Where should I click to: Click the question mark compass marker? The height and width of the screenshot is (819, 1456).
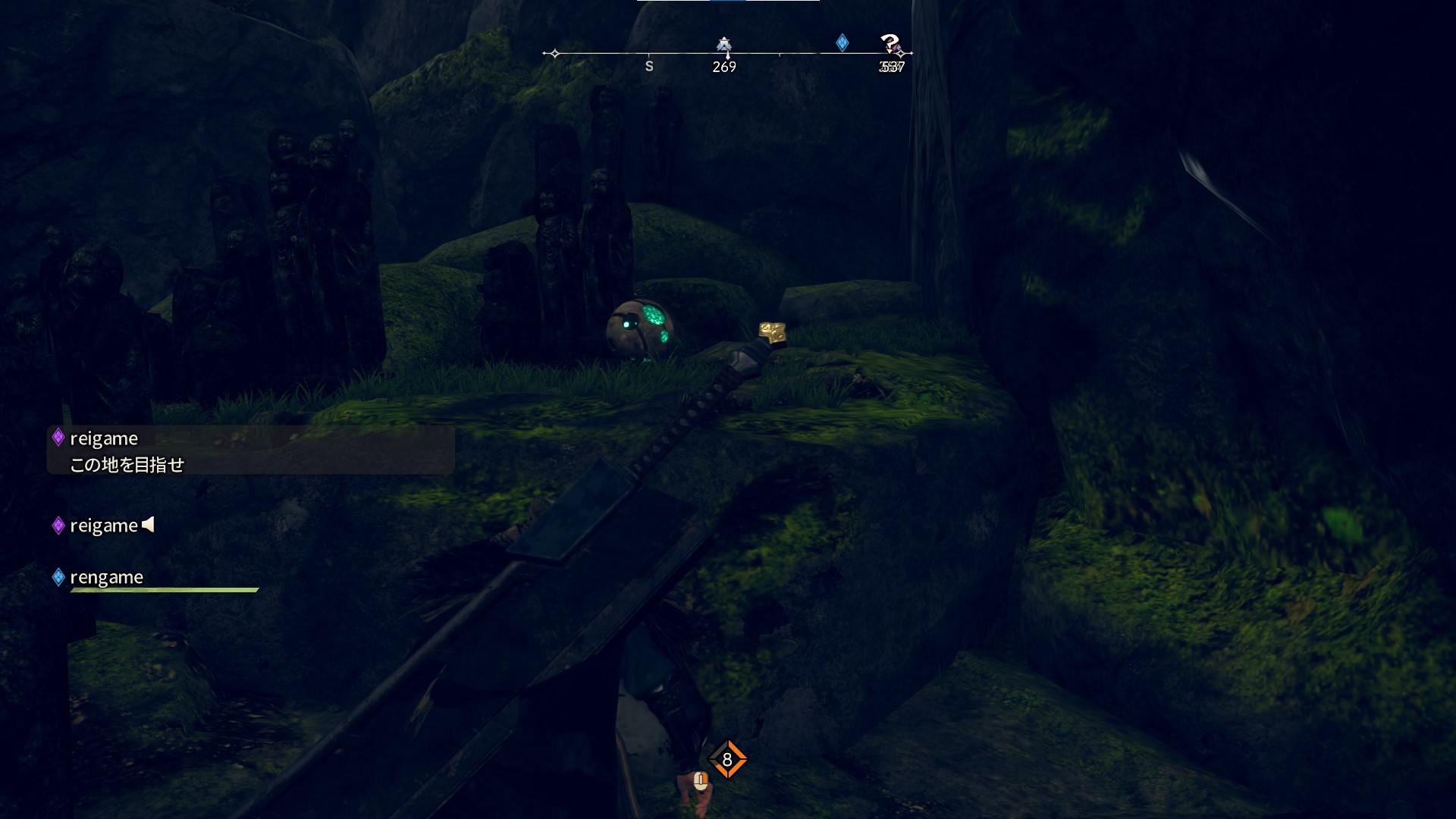point(890,43)
